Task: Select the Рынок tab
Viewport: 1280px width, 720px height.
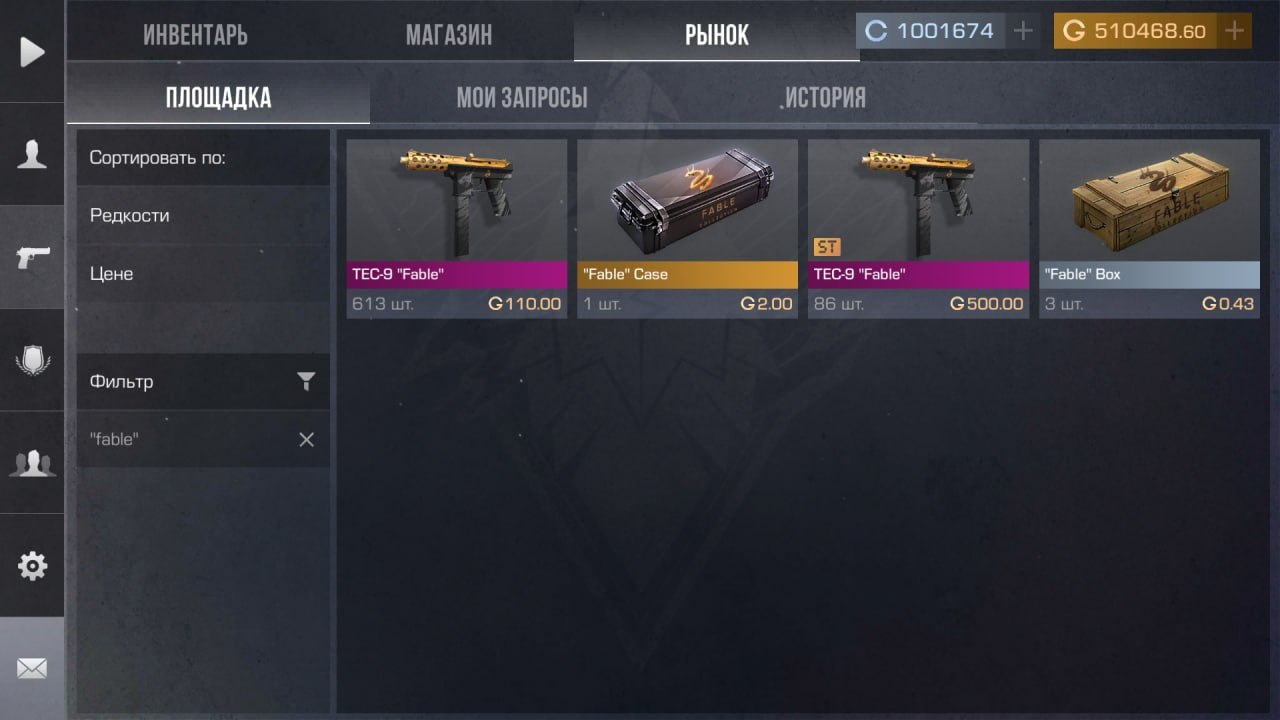Action: pyautogui.click(x=716, y=35)
